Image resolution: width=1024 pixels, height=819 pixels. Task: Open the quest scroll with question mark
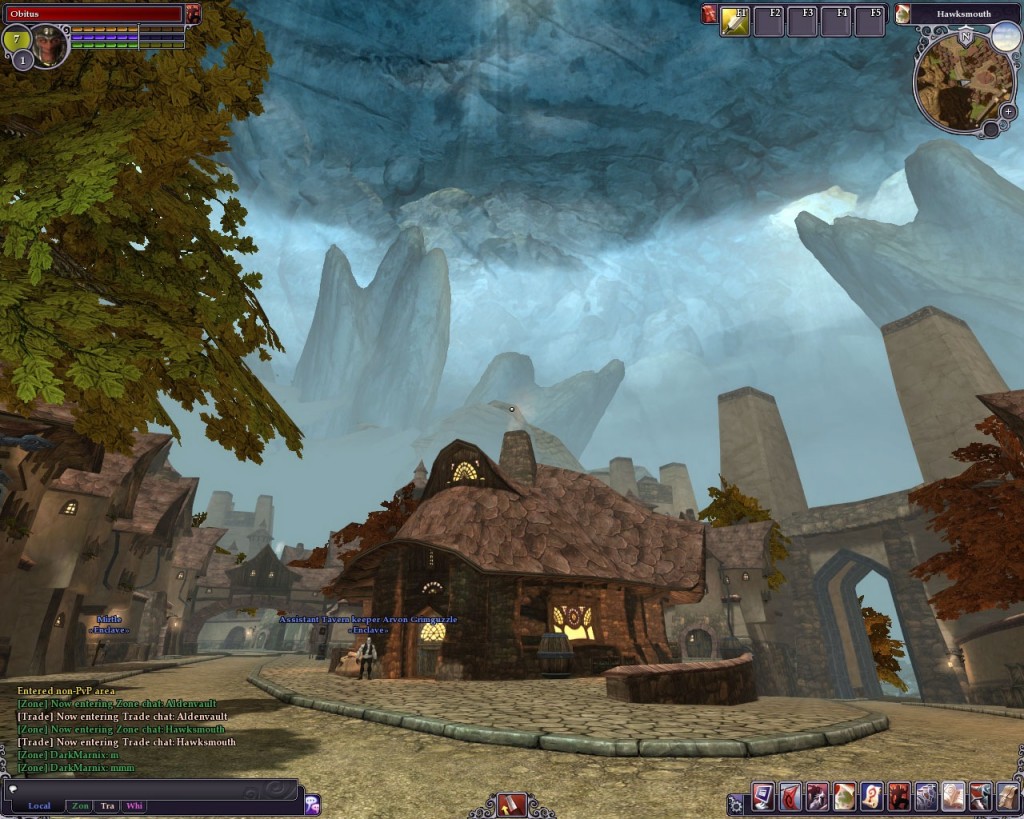(x=871, y=797)
